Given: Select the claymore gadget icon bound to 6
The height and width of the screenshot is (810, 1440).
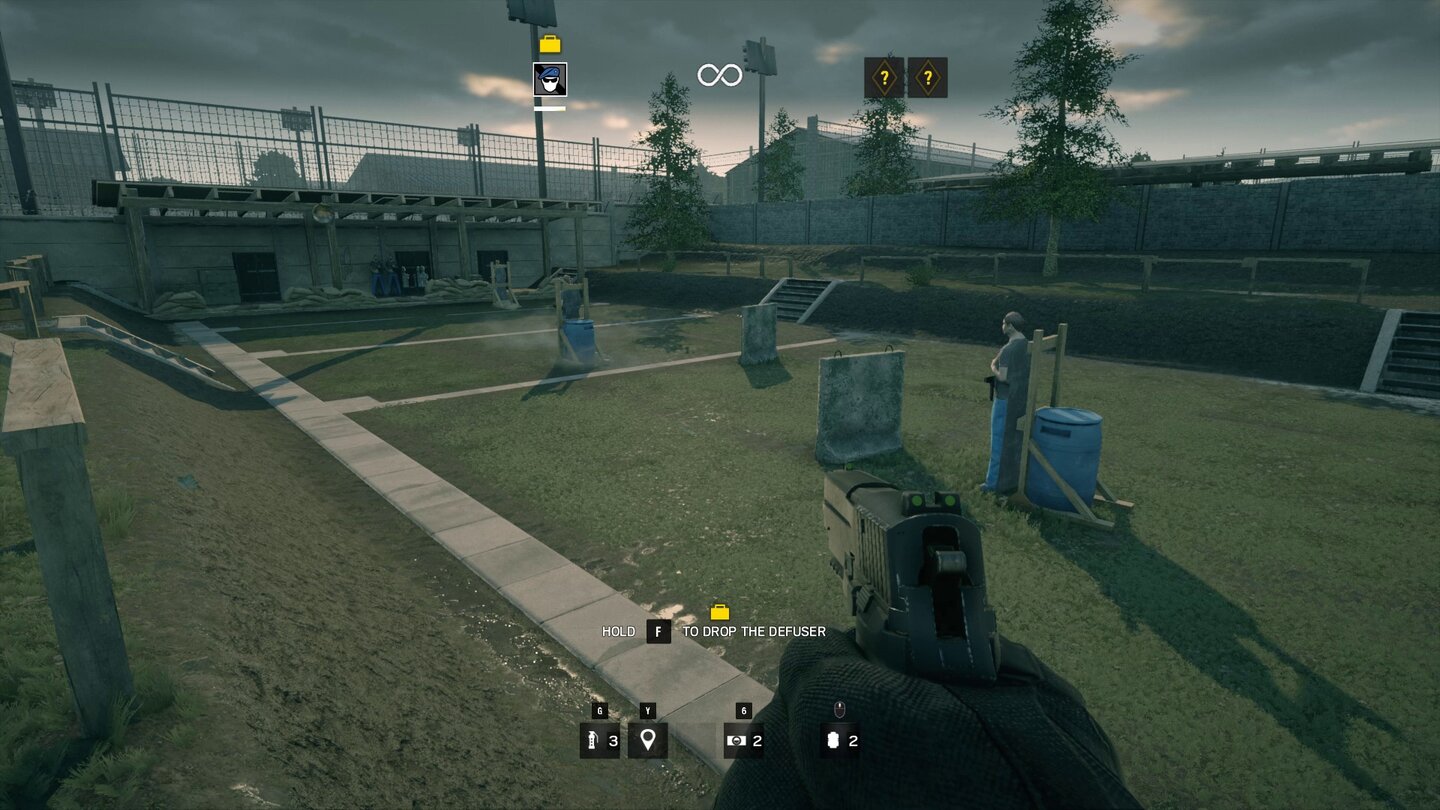Looking at the screenshot, I should pos(736,741).
